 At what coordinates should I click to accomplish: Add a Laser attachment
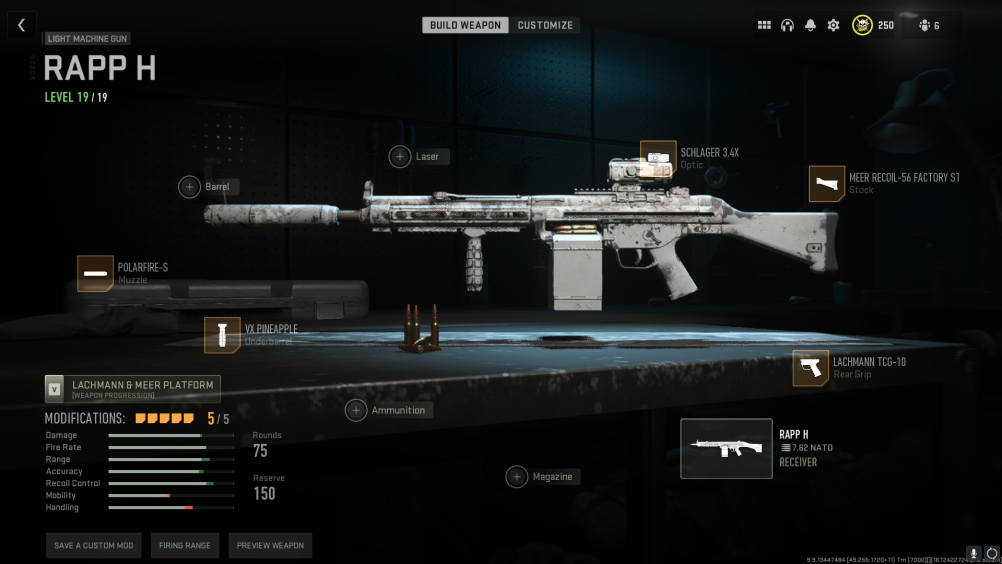click(400, 156)
